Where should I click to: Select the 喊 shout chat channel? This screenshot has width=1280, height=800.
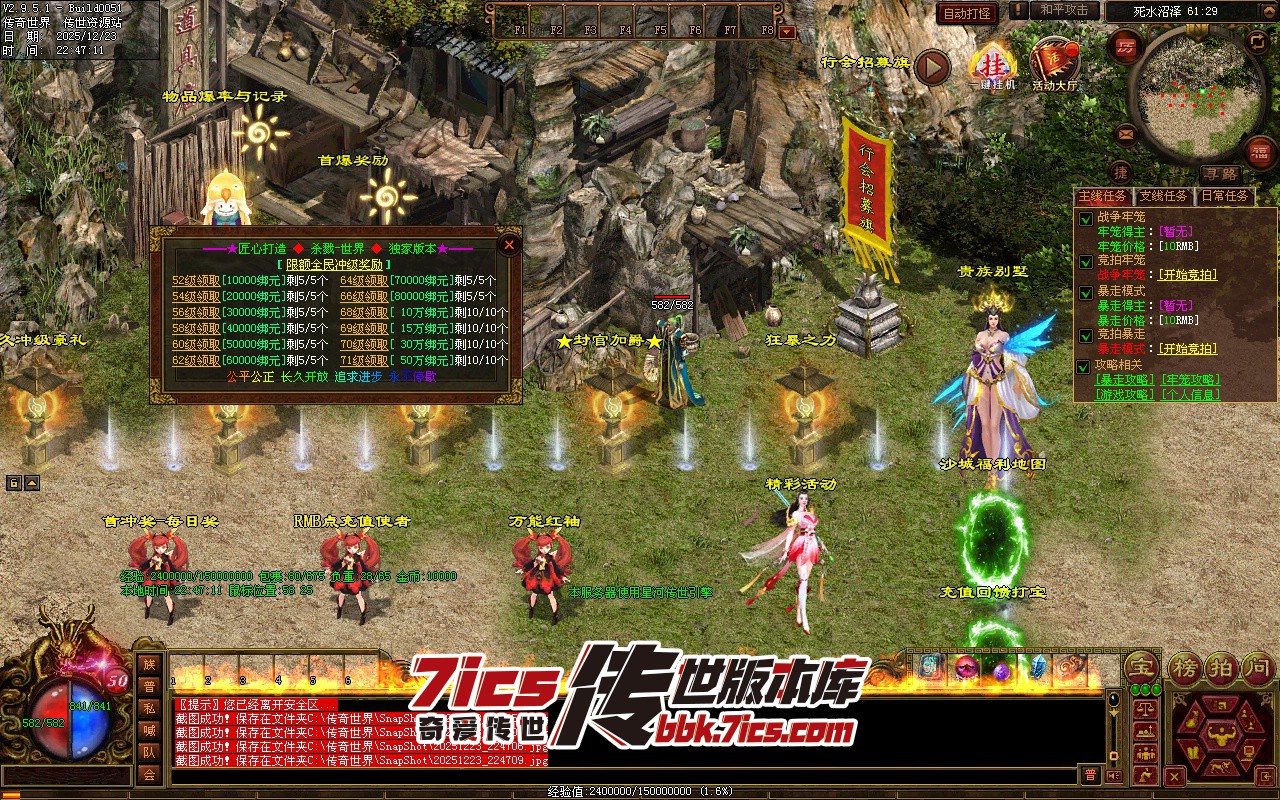[149, 730]
